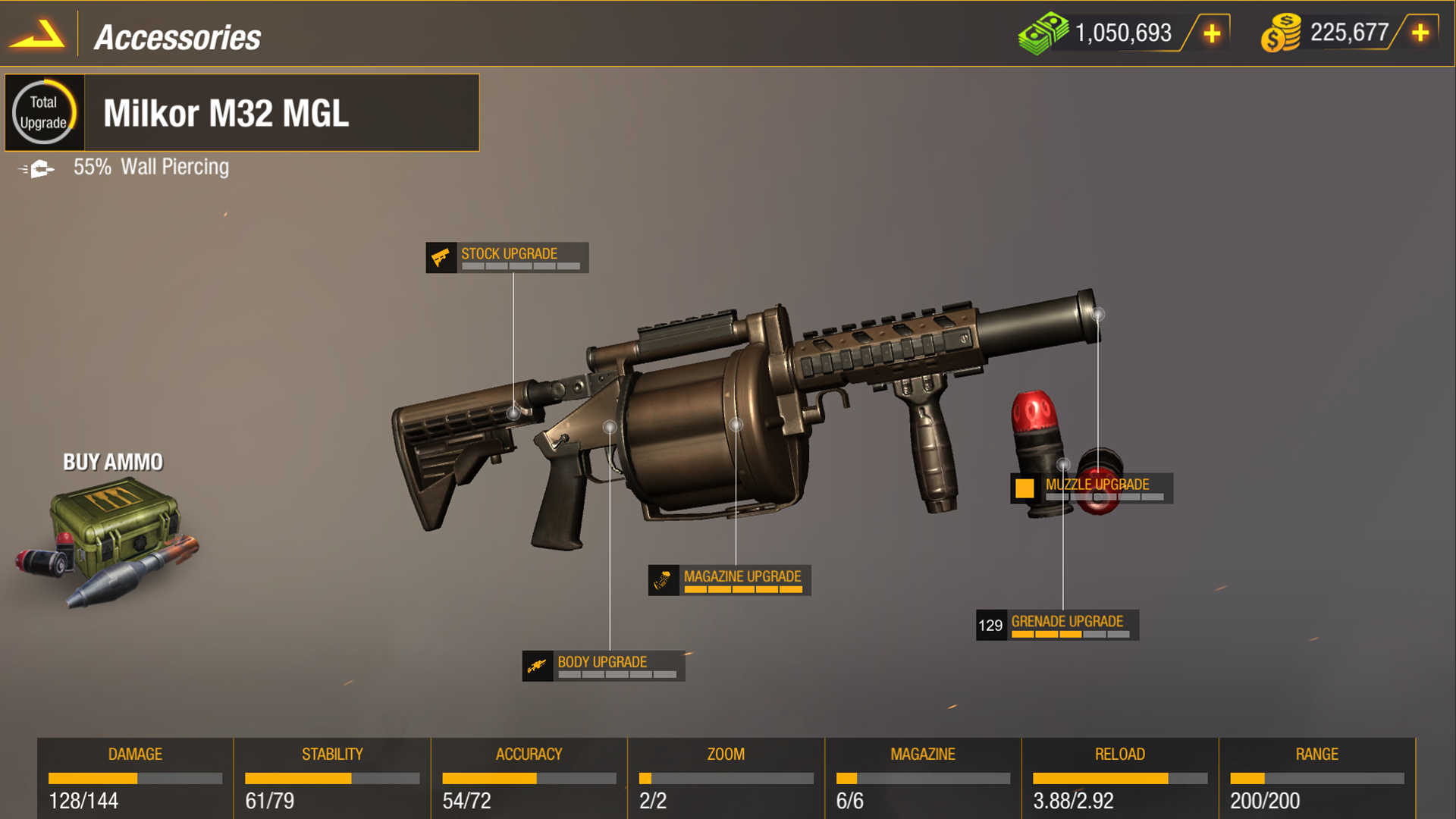Select the Body Upgrade rifle icon
The image size is (1456, 819).
538,664
